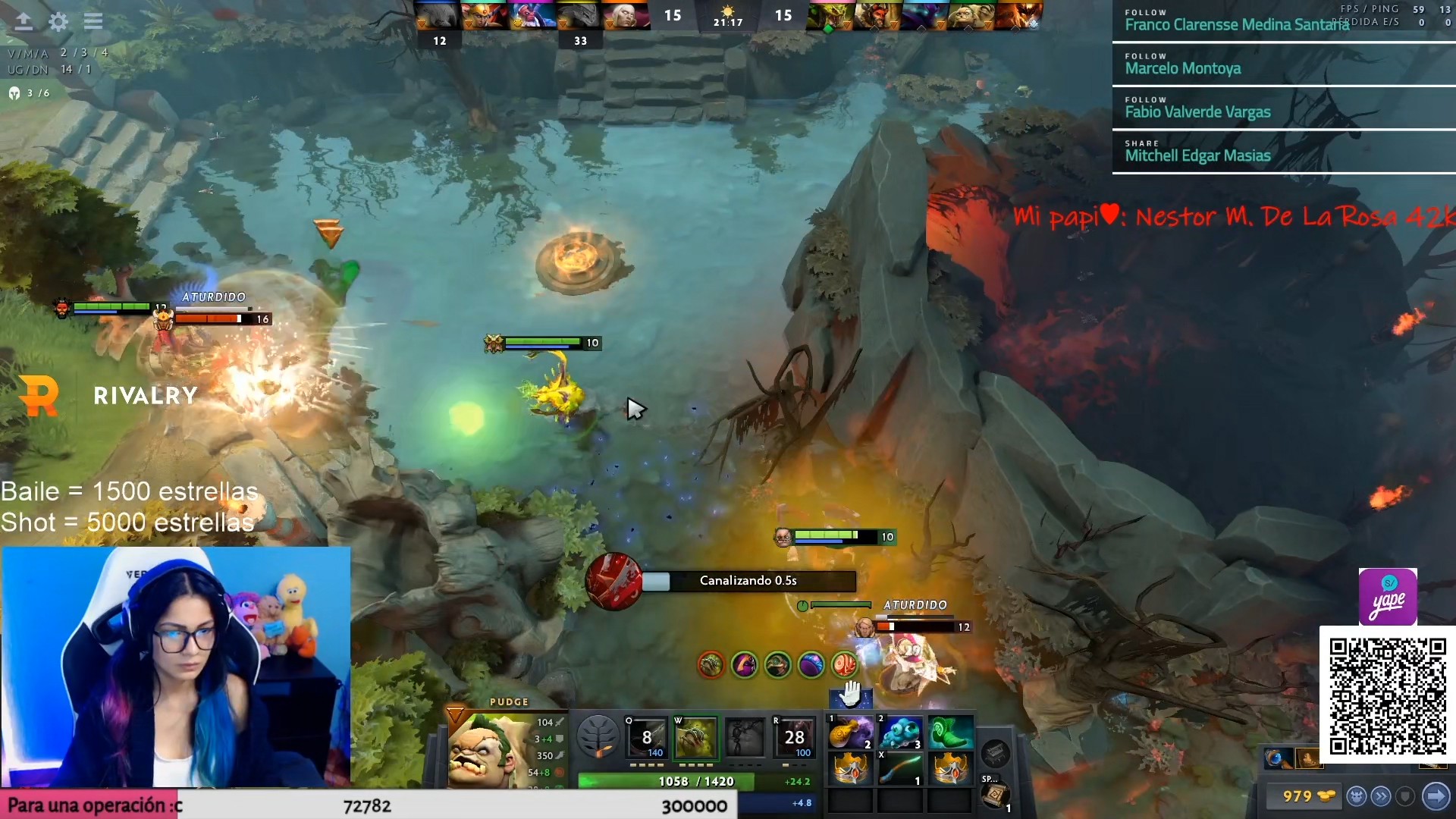The width and height of the screenshot is (1456, 819).
Task: Select the Pudge hero portrait
Action: pyautogui.click(x=484, y=751)
